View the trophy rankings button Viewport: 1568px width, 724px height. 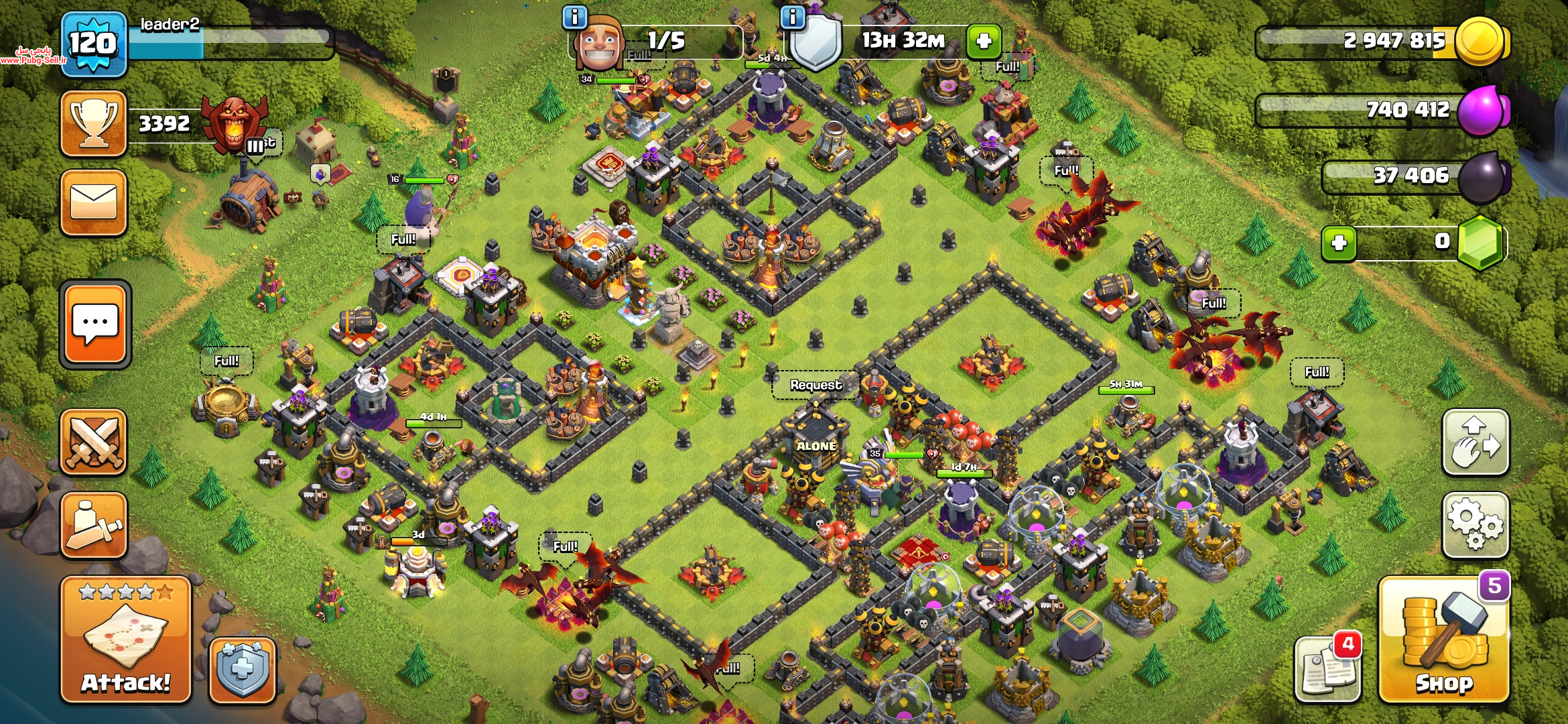pos(94,124)
